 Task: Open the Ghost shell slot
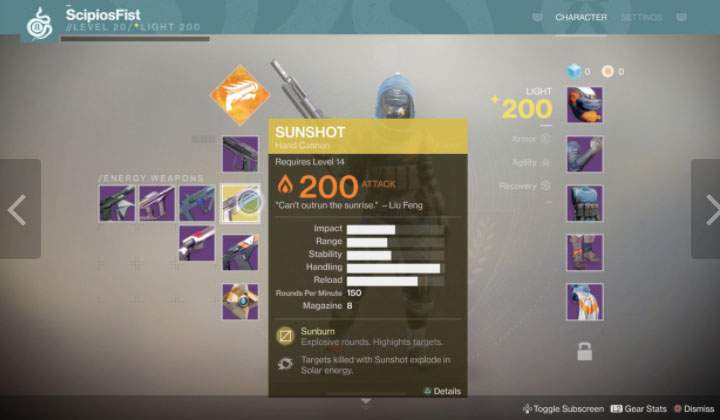click(240, 301)
